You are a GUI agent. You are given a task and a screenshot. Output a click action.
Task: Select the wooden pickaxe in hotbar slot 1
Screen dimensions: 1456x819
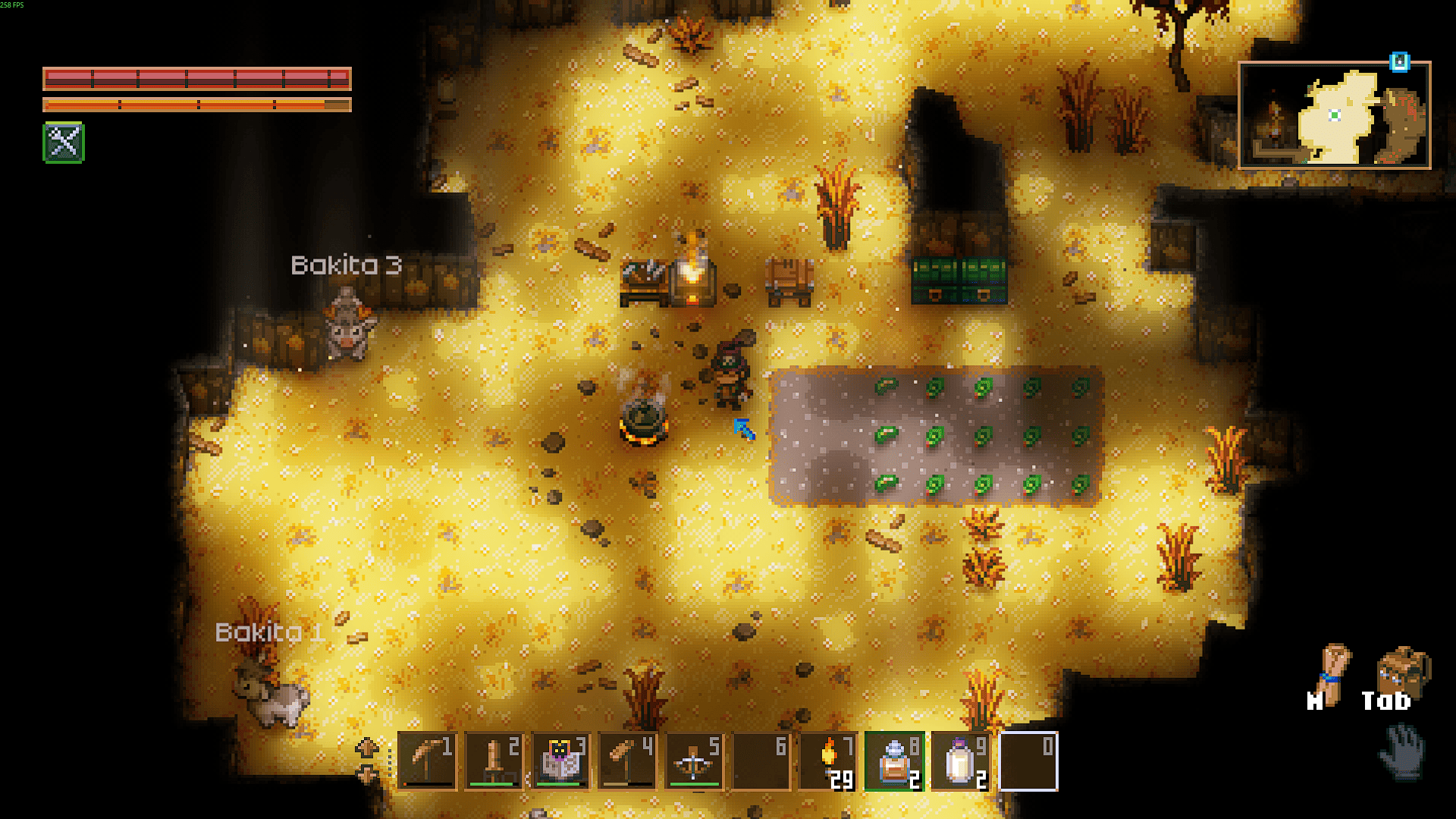(x=427, y=761)
